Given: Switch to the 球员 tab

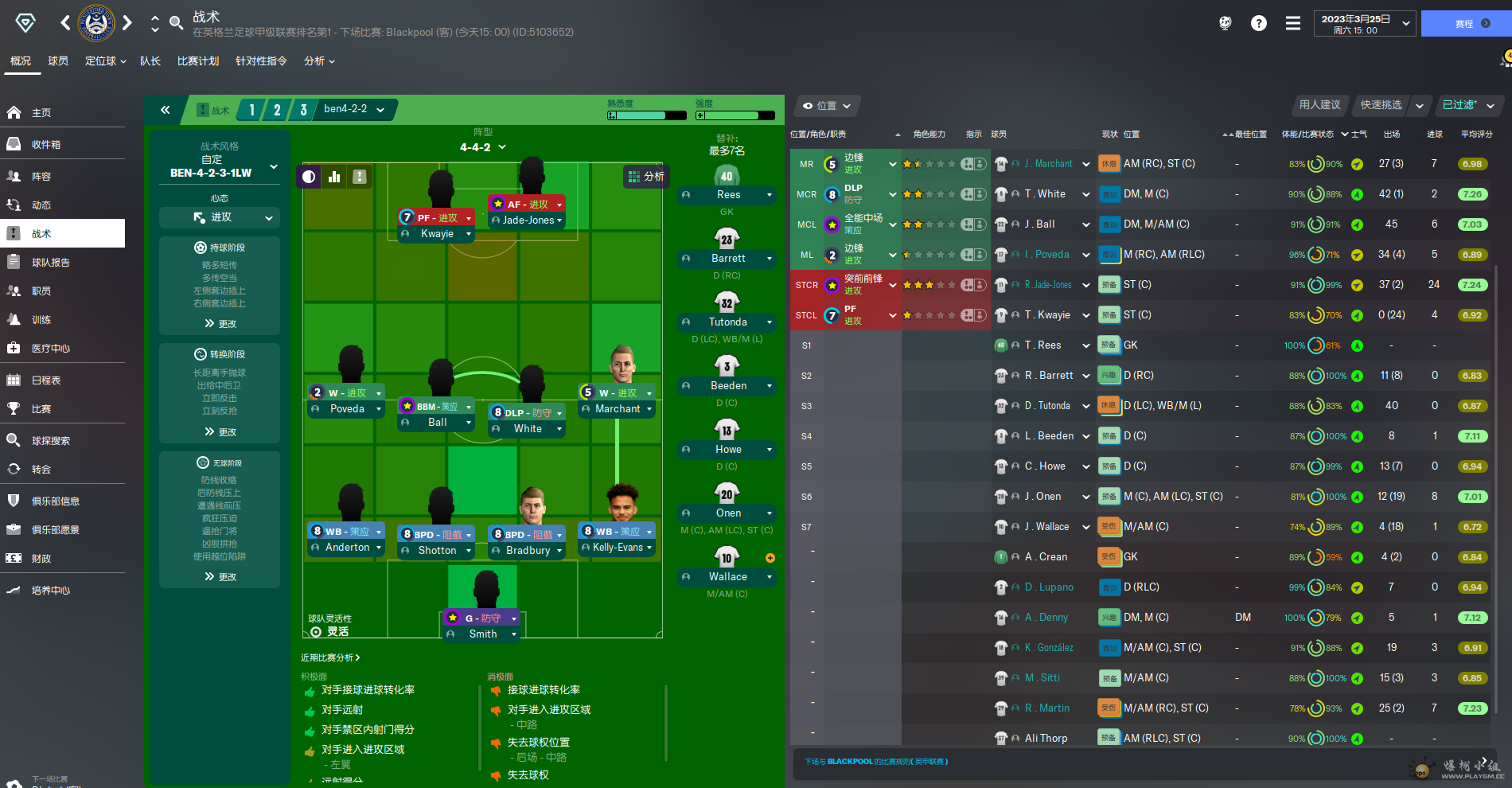Looking at the screenshot, I should [x=58, y=61].
